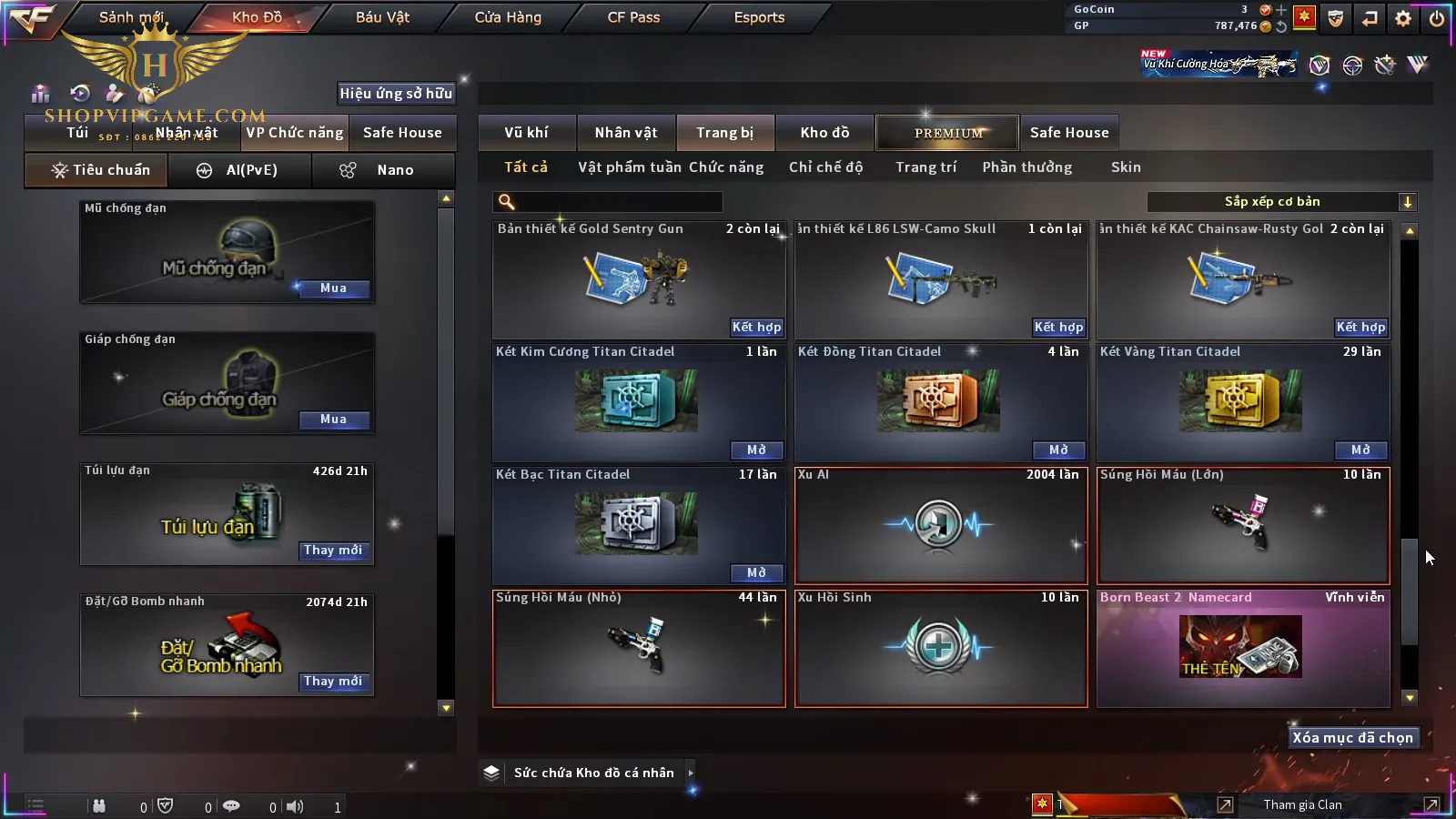
Task: Select the Xu Hồi Sinh item
Action: [941, 648]
